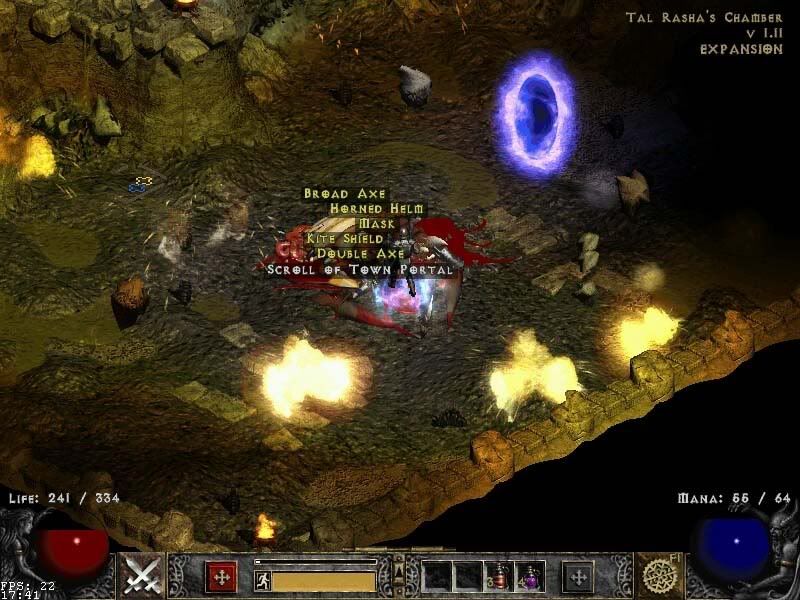Use the purple rejuvenation potion in belt
The image size is (800, 600).
point(529,576)
